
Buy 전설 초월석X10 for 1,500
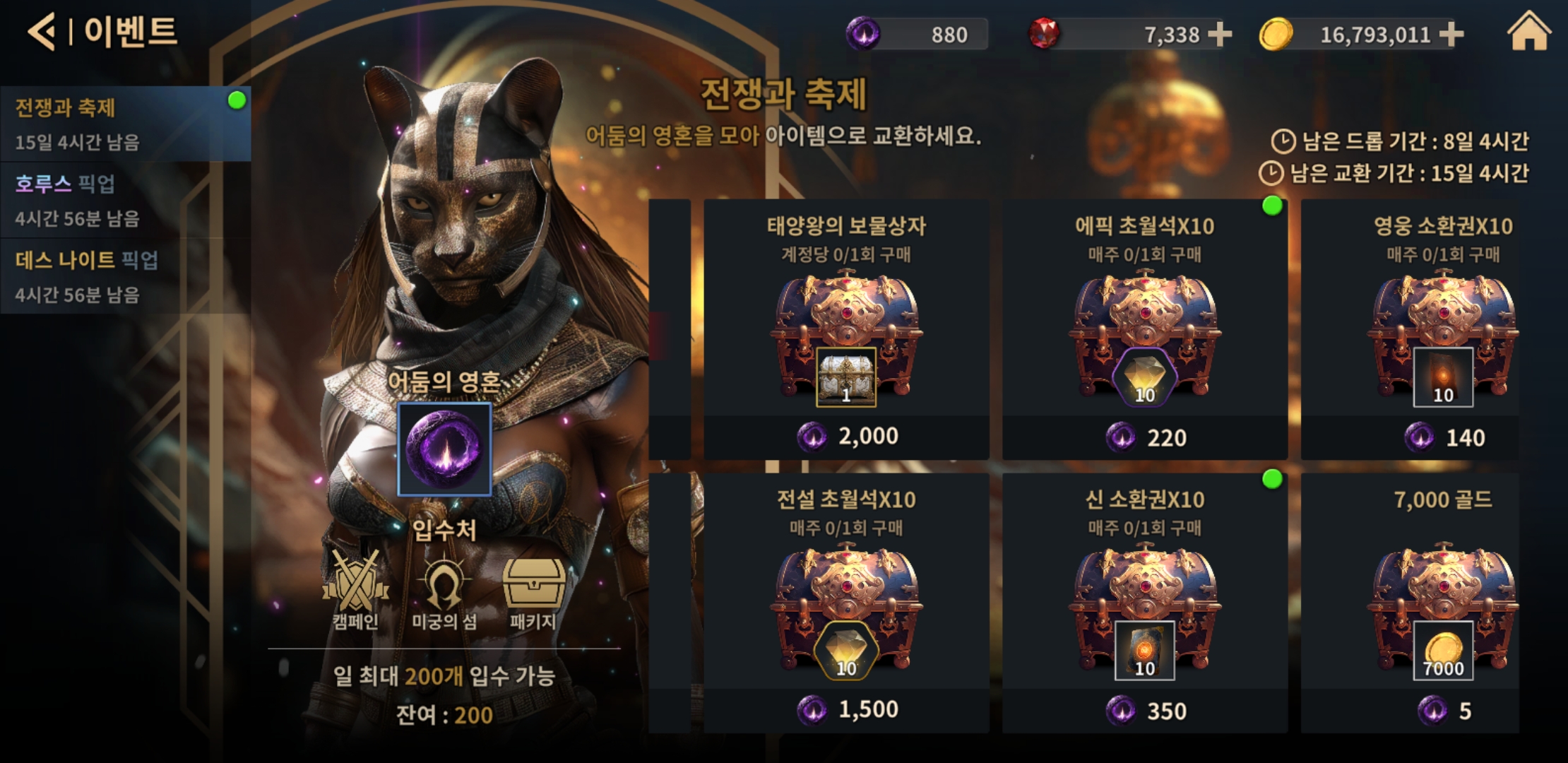[x=846, y=710]
